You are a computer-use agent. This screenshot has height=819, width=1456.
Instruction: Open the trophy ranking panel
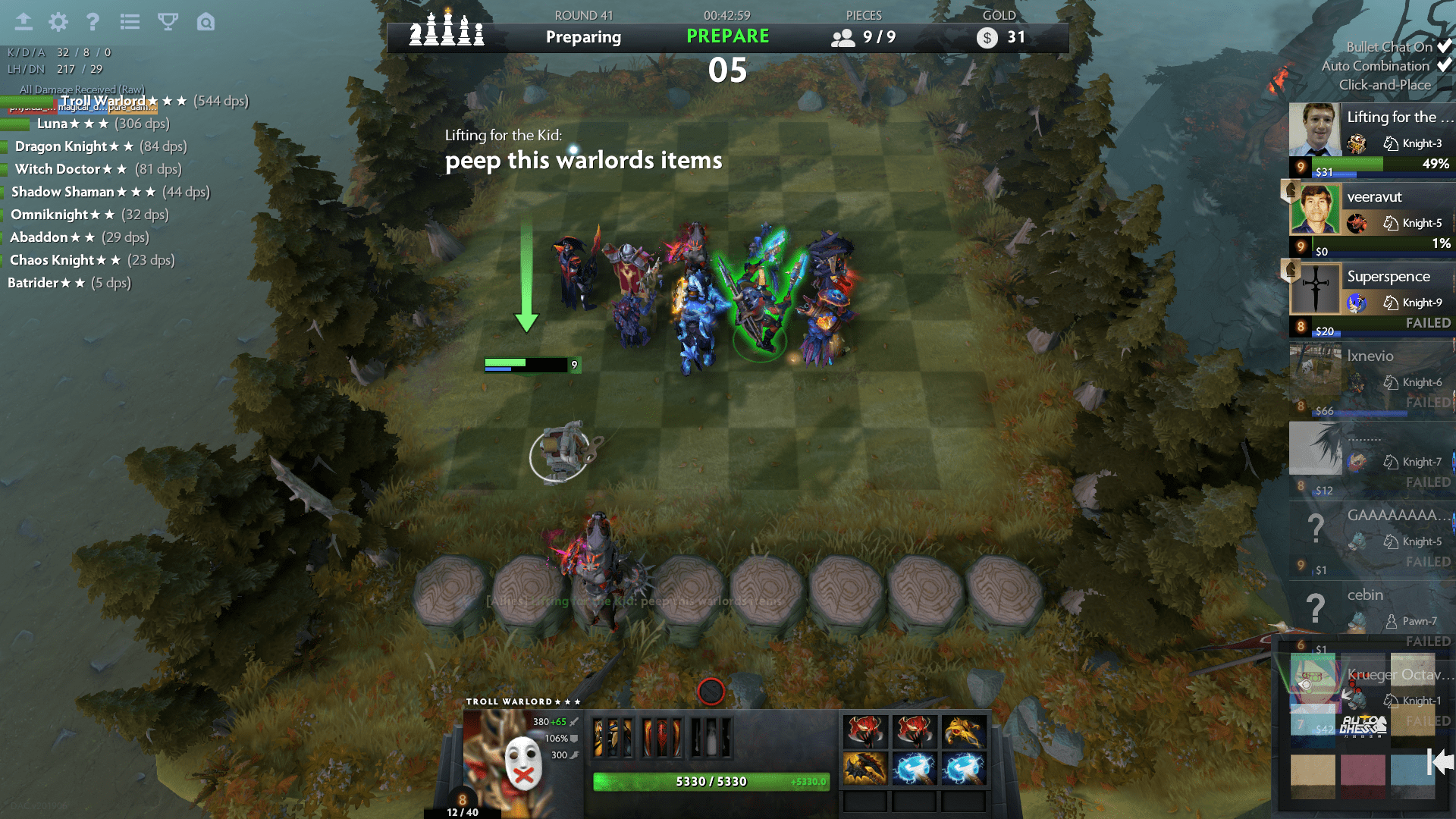click(x=167, y=22)
